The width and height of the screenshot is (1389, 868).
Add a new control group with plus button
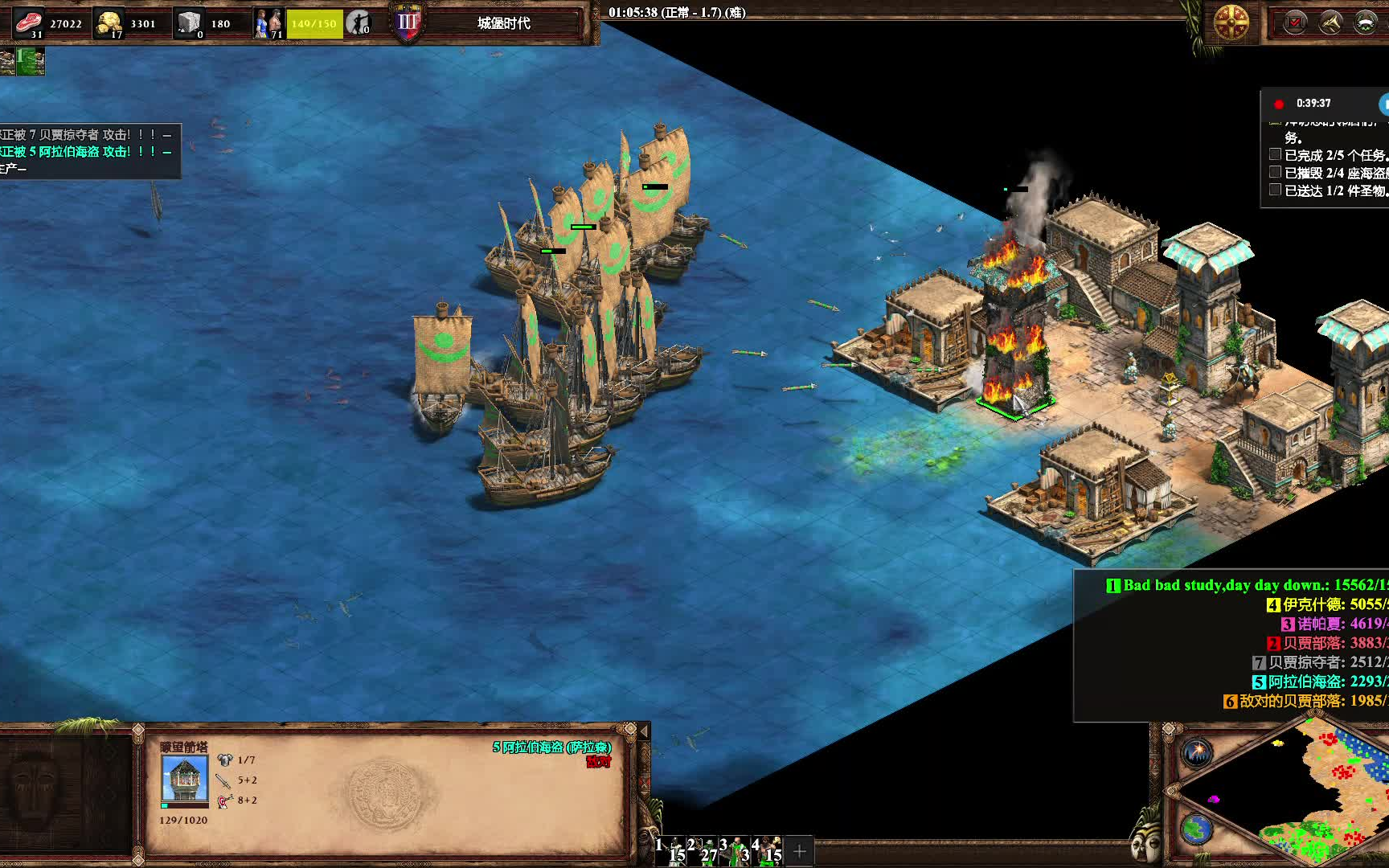[800, 851]
